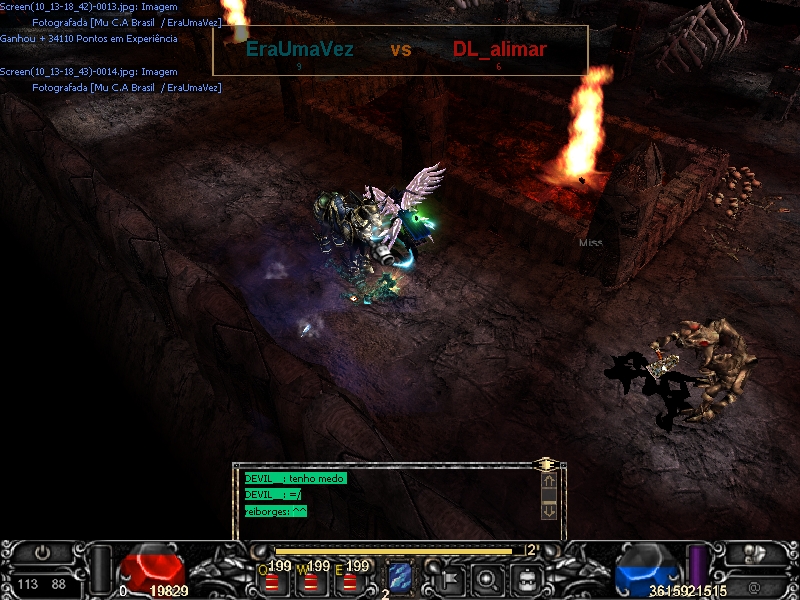Image resolution: width=800 pixels, height=600 pixels.
Task: Click DEVIL's 'tenho medo' chat message
Action: [x=295, y=479]
